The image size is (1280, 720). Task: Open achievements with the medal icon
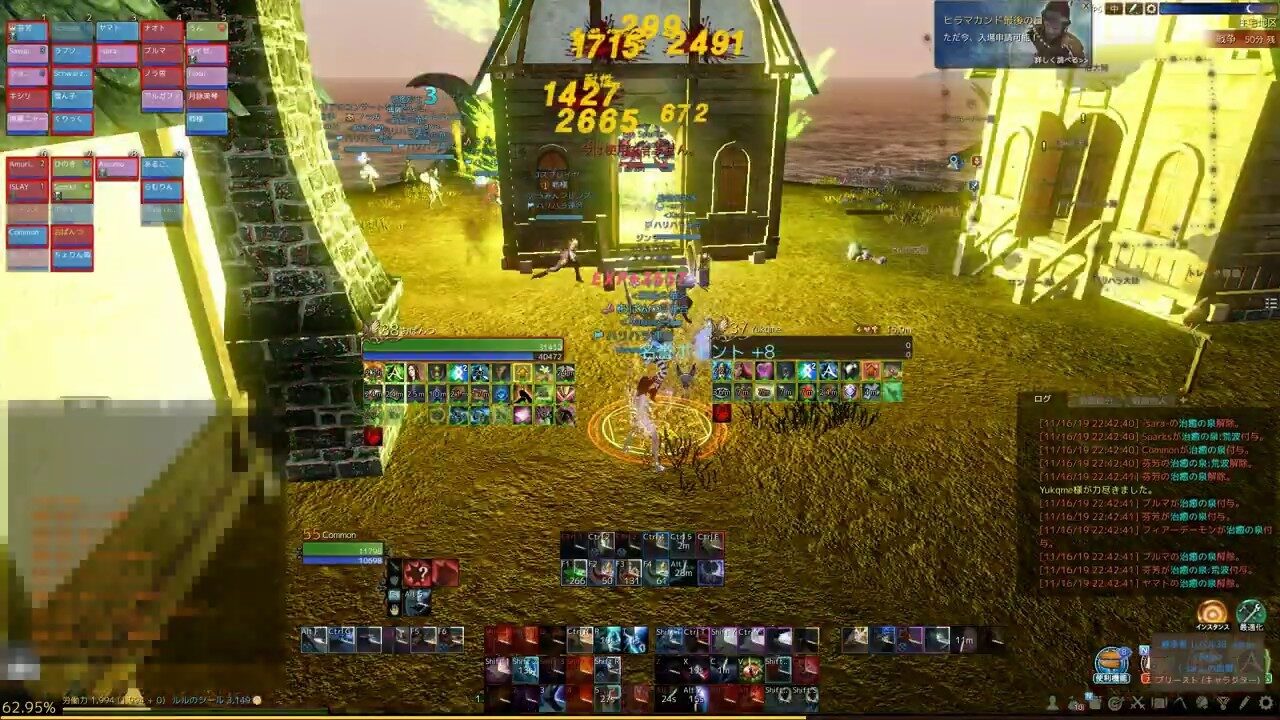(x=1221, y=703)
